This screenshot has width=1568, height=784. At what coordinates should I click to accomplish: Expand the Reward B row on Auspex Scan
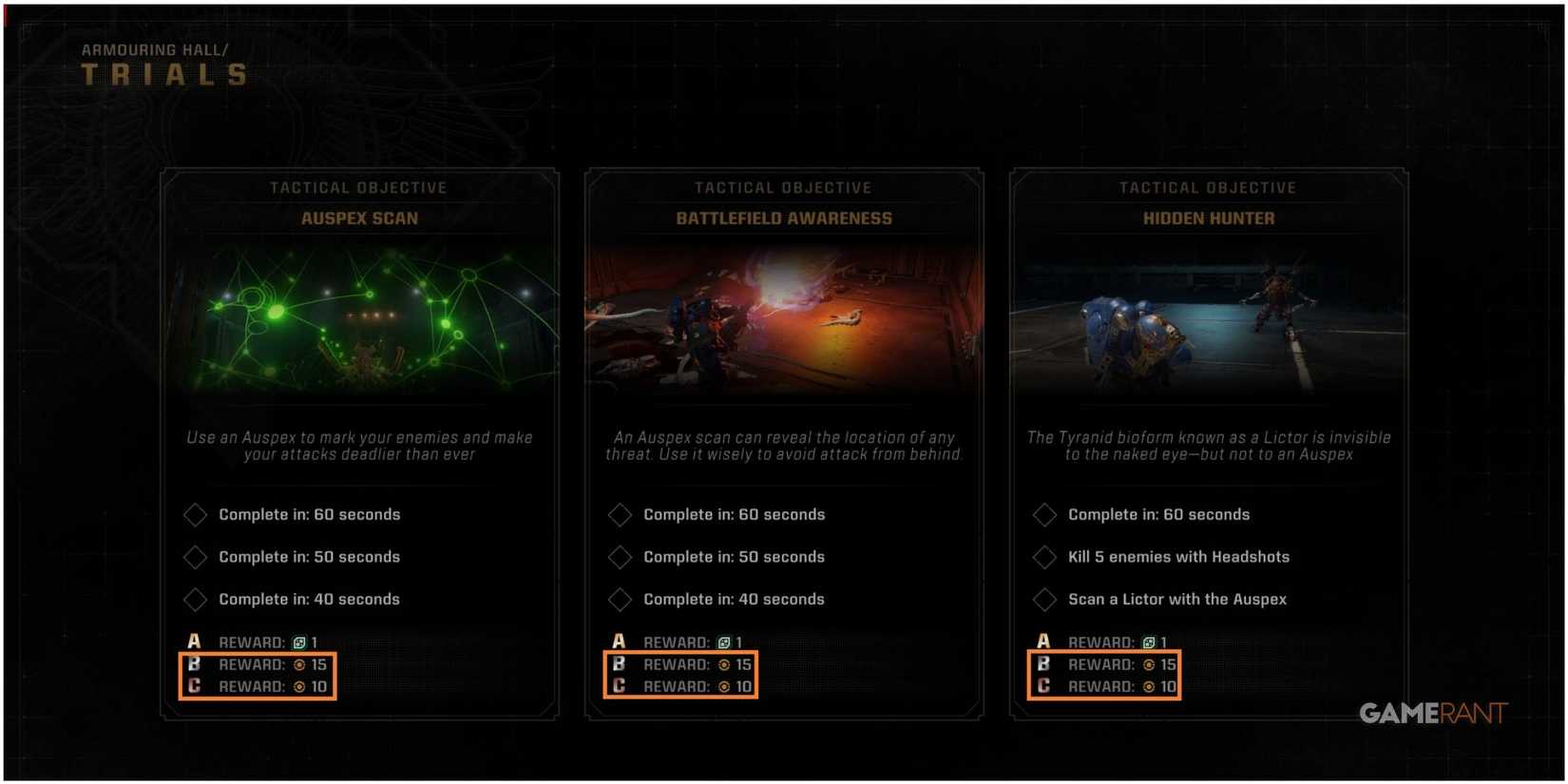click(258, 665)
